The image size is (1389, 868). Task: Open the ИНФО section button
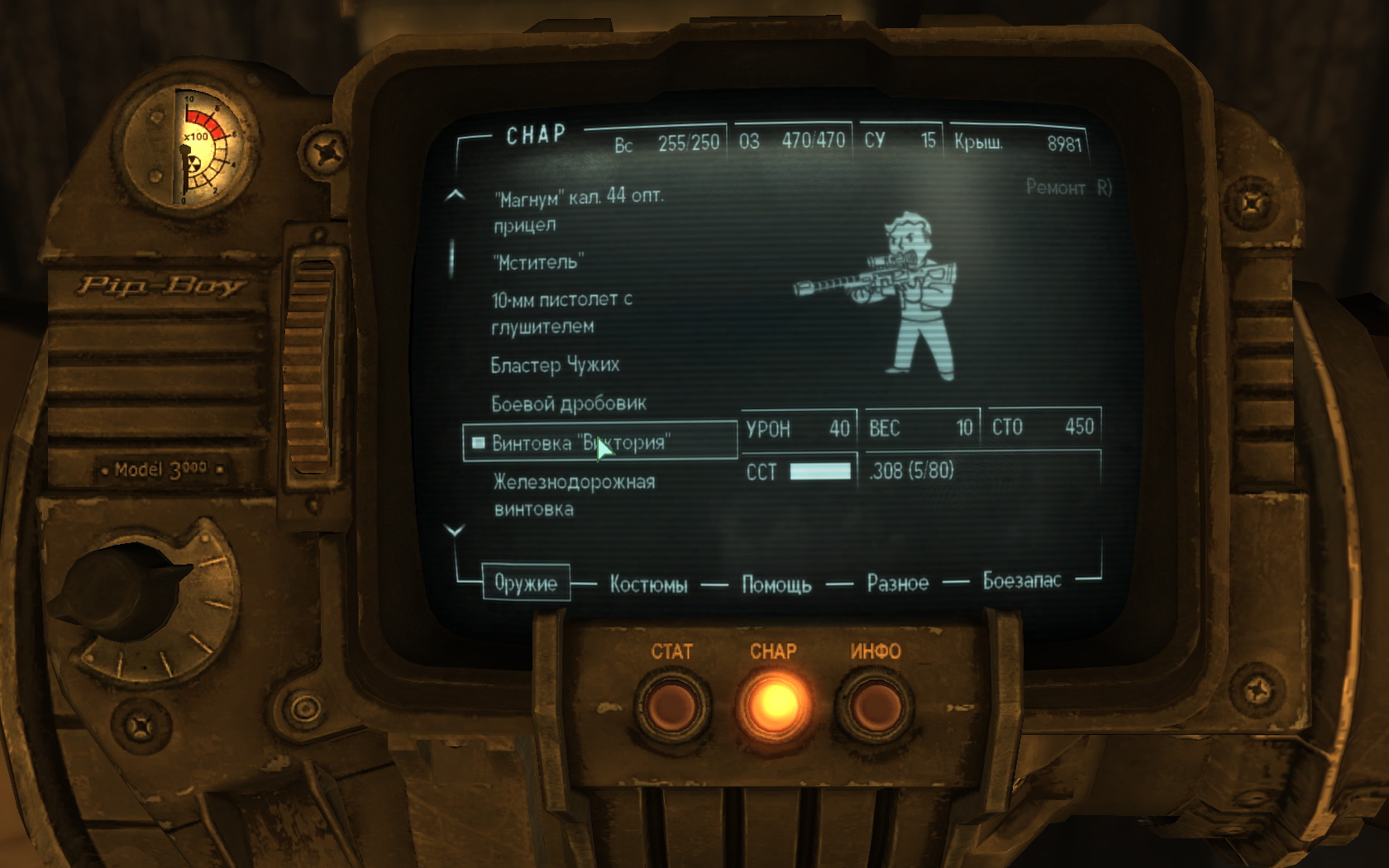pos(875,707)
